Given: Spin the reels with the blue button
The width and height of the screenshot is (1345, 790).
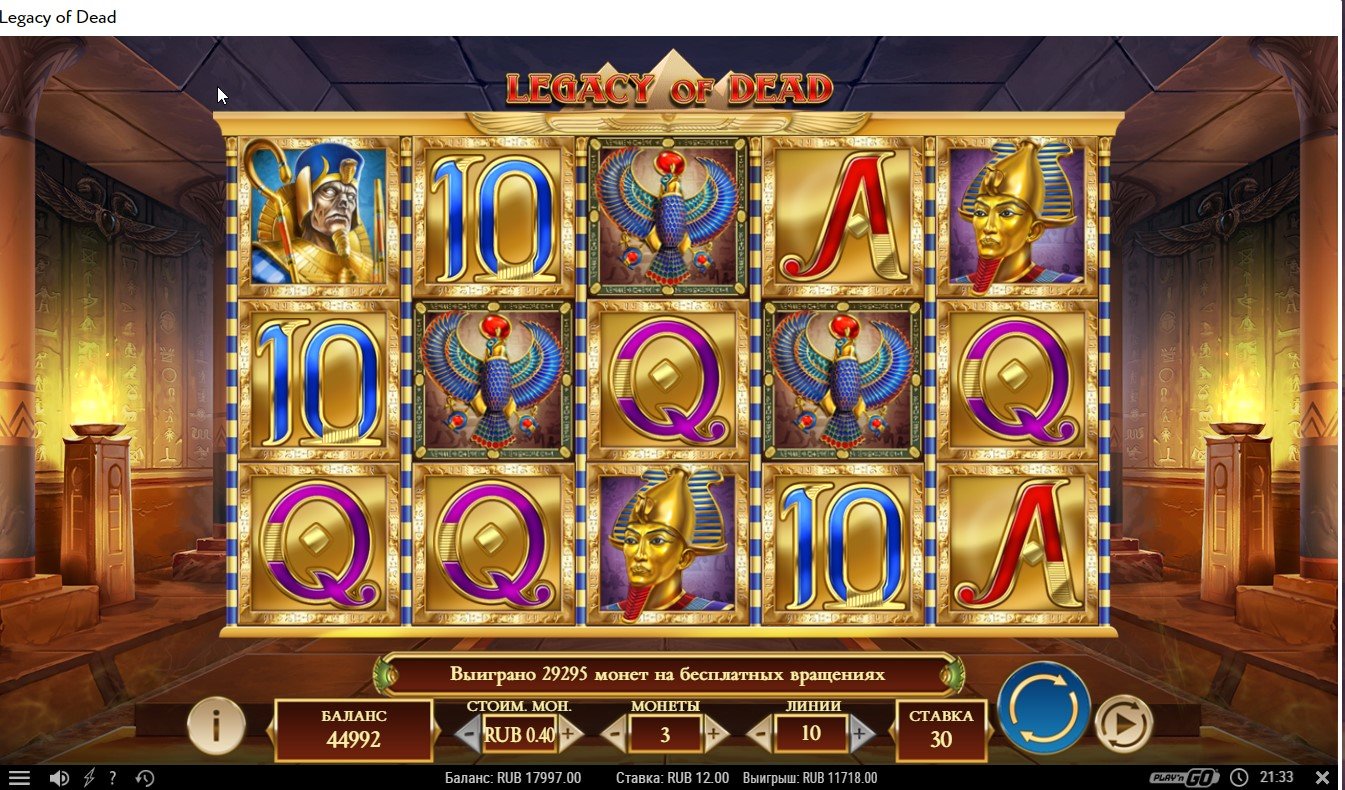Looking at the screenshot, I should [x=1043, y=708].
